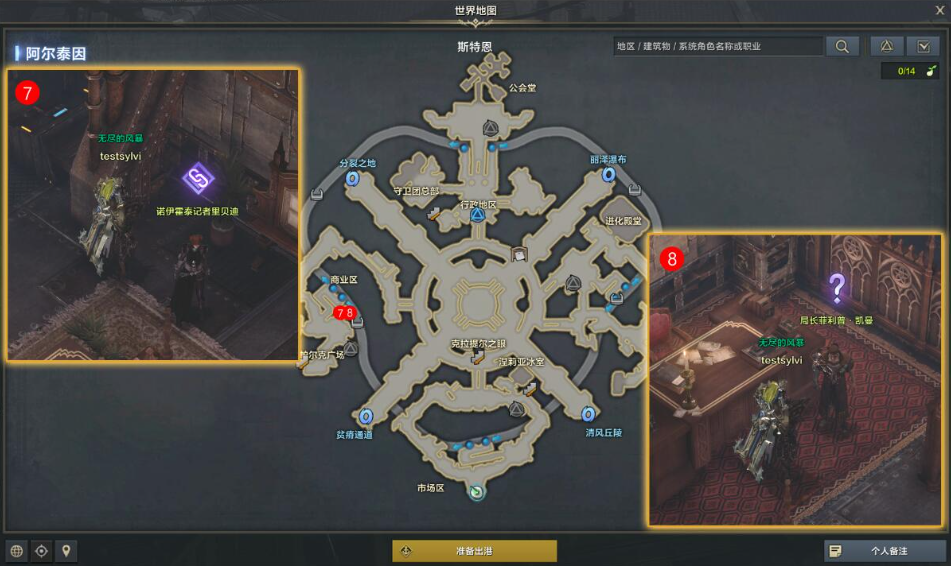951x566 pixels.
Task: Click the globe world view icon
Action: [x=17, y=551]
